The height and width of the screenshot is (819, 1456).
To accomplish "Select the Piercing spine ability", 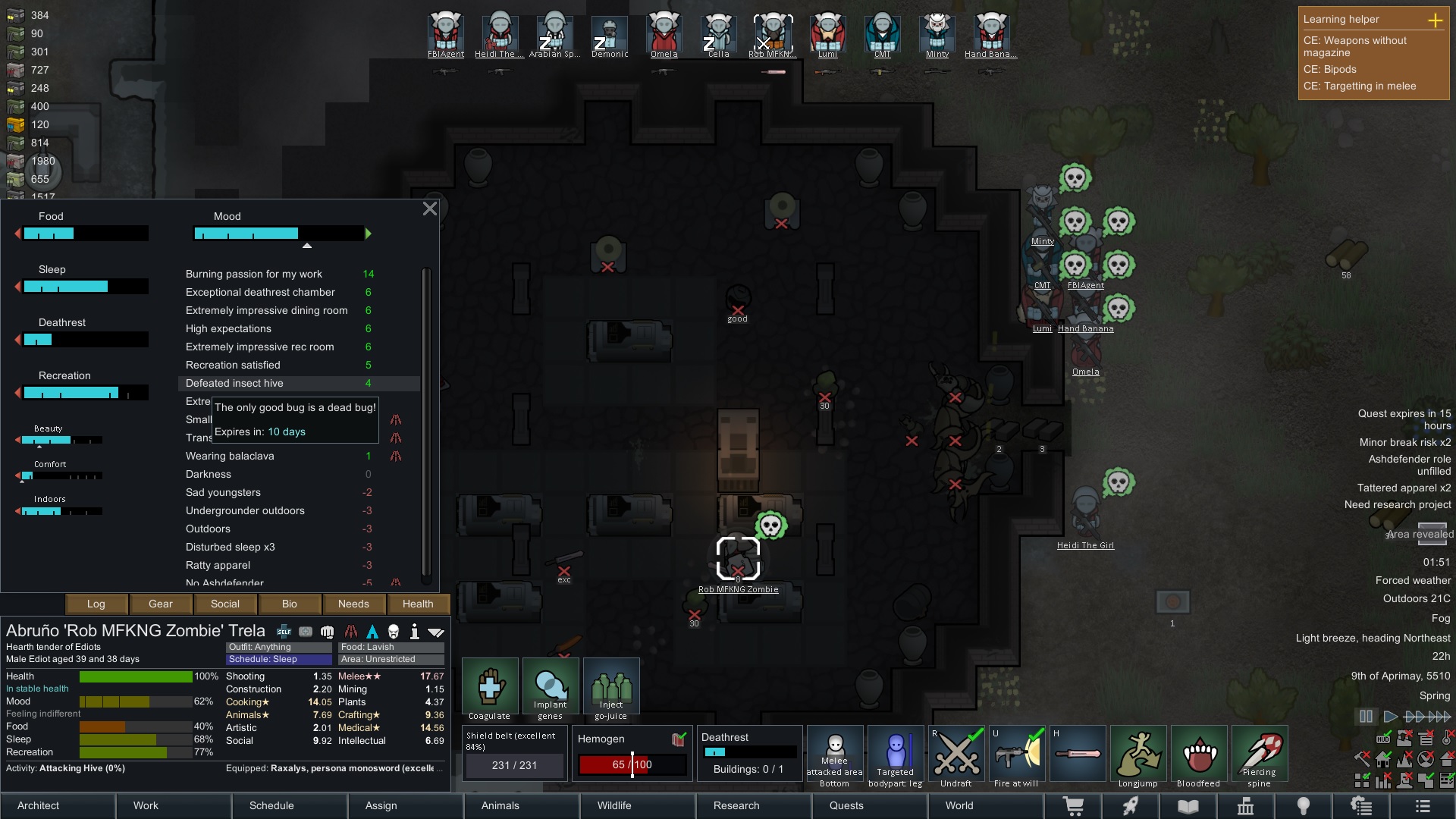I will coord(1260,753).
